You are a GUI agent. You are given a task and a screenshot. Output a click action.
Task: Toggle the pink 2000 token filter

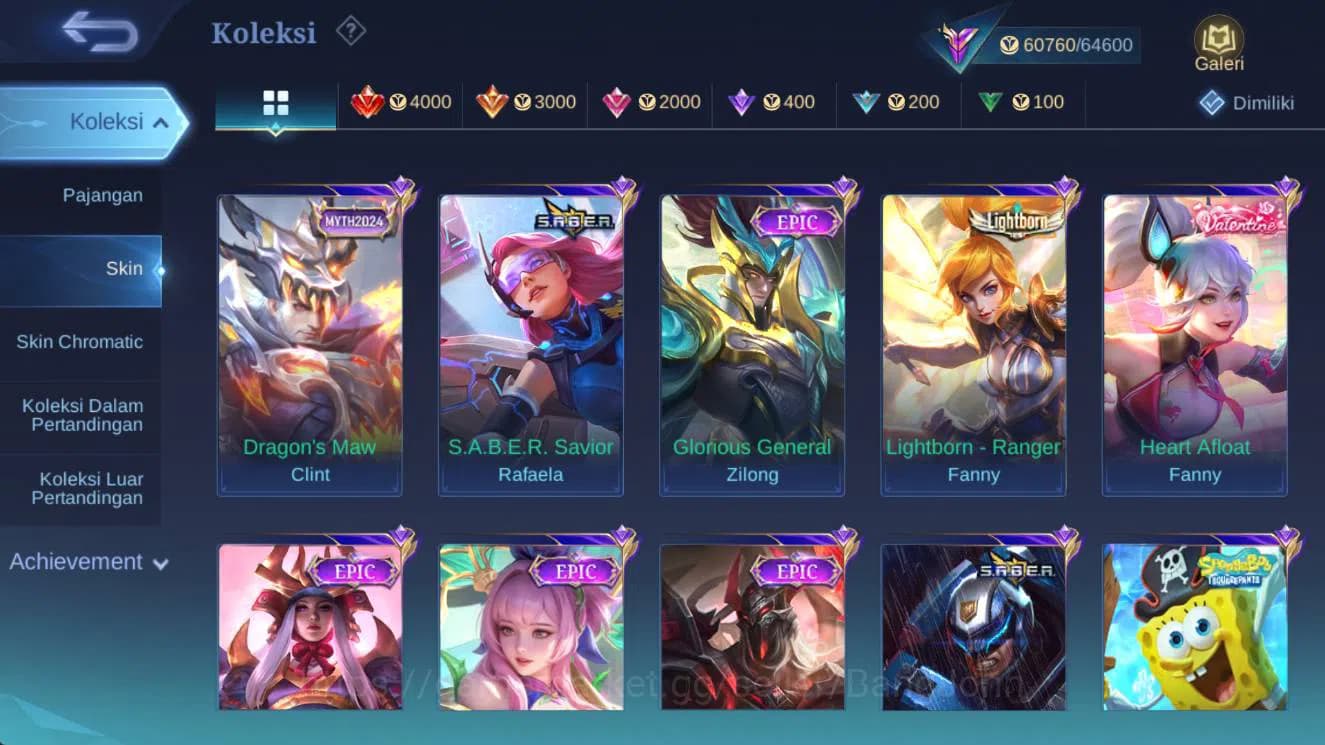click(651, 101)
